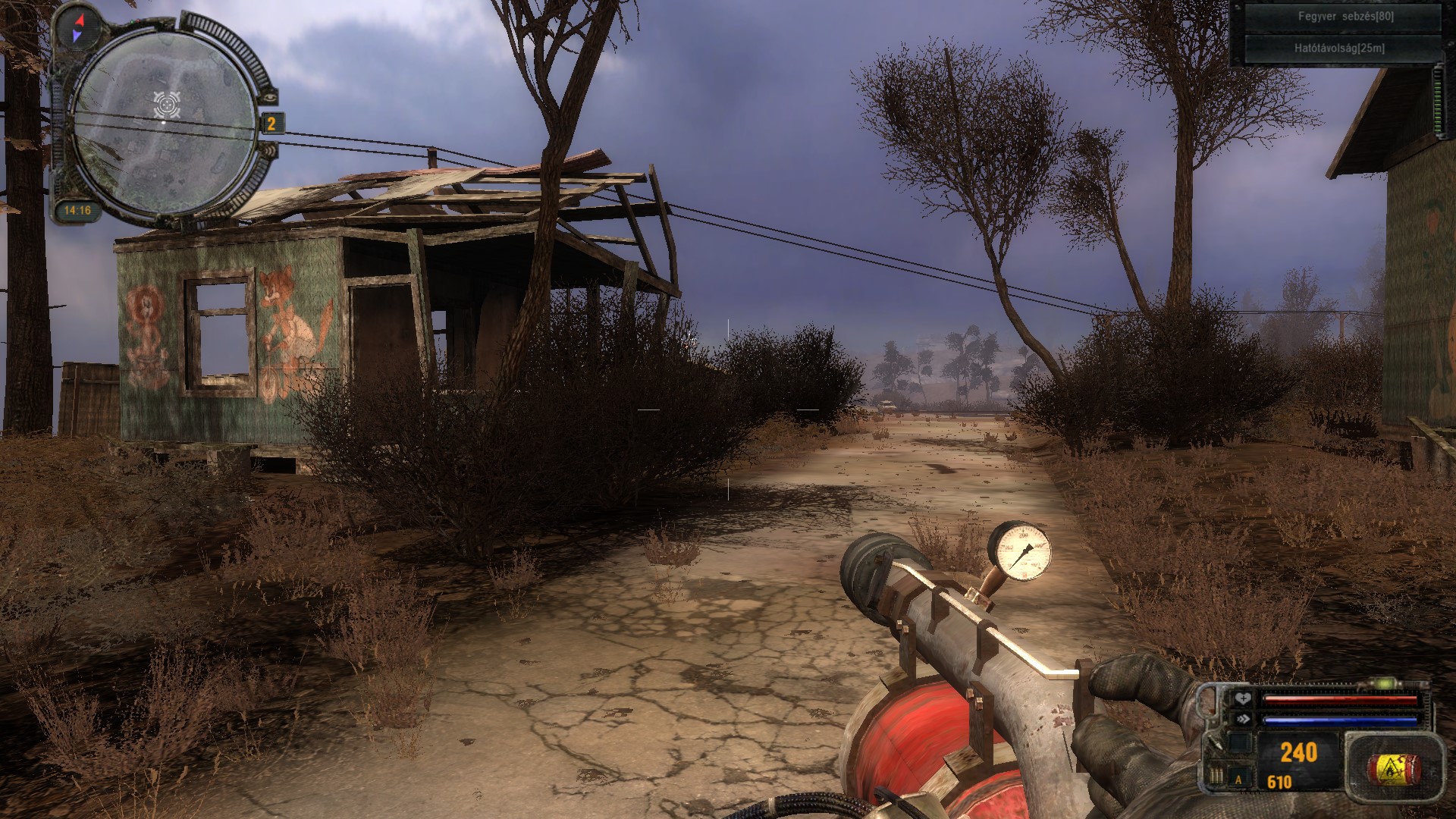Click the chevron stamina icon

coord(1241,719)
